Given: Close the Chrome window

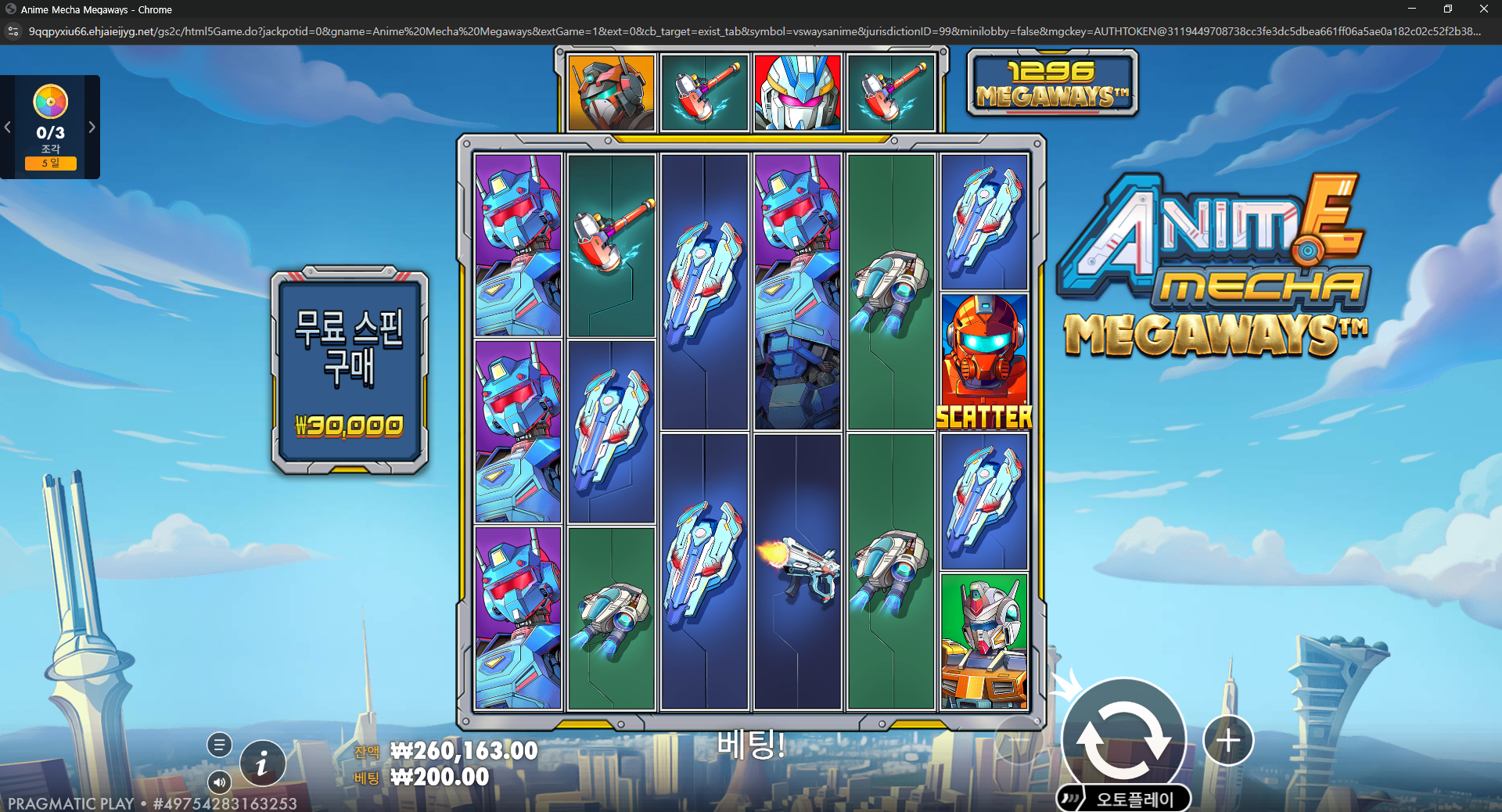Looking at the screenshot, I should coord(1483,9).
